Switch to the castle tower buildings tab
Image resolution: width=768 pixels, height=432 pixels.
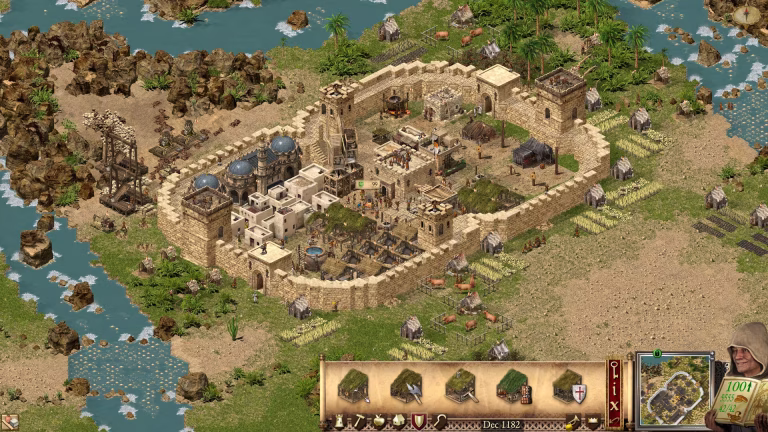pos(338,421)
